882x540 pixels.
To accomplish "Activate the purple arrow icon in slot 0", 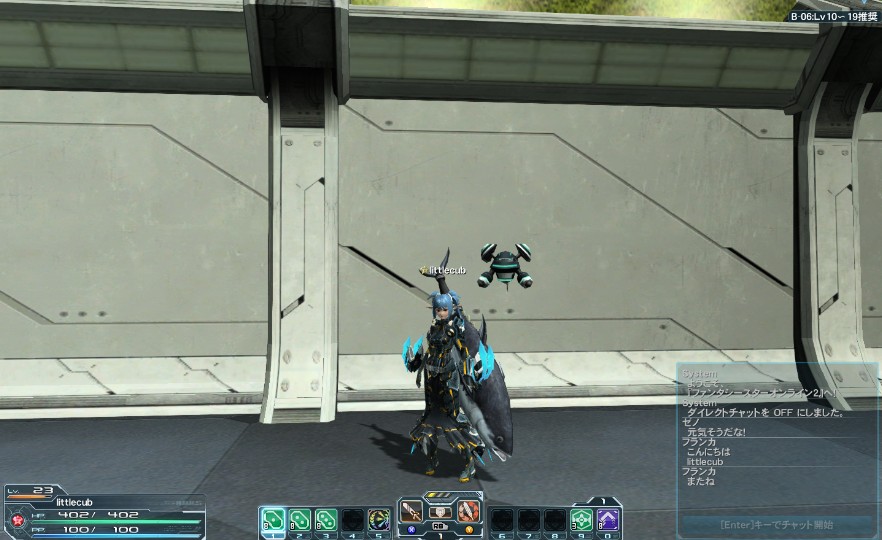I will point(608,520).
